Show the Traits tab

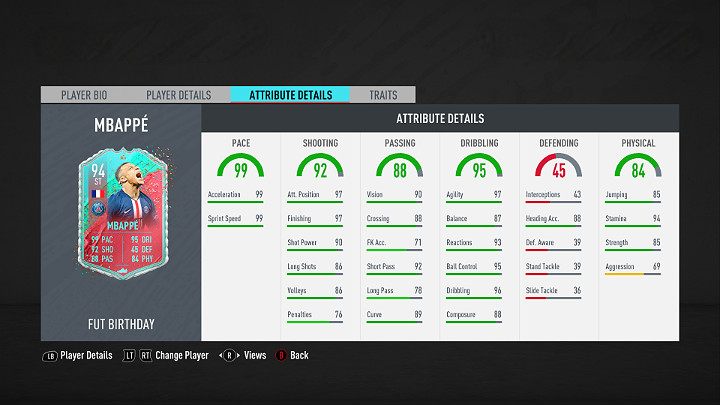click(x=382, y=95)
